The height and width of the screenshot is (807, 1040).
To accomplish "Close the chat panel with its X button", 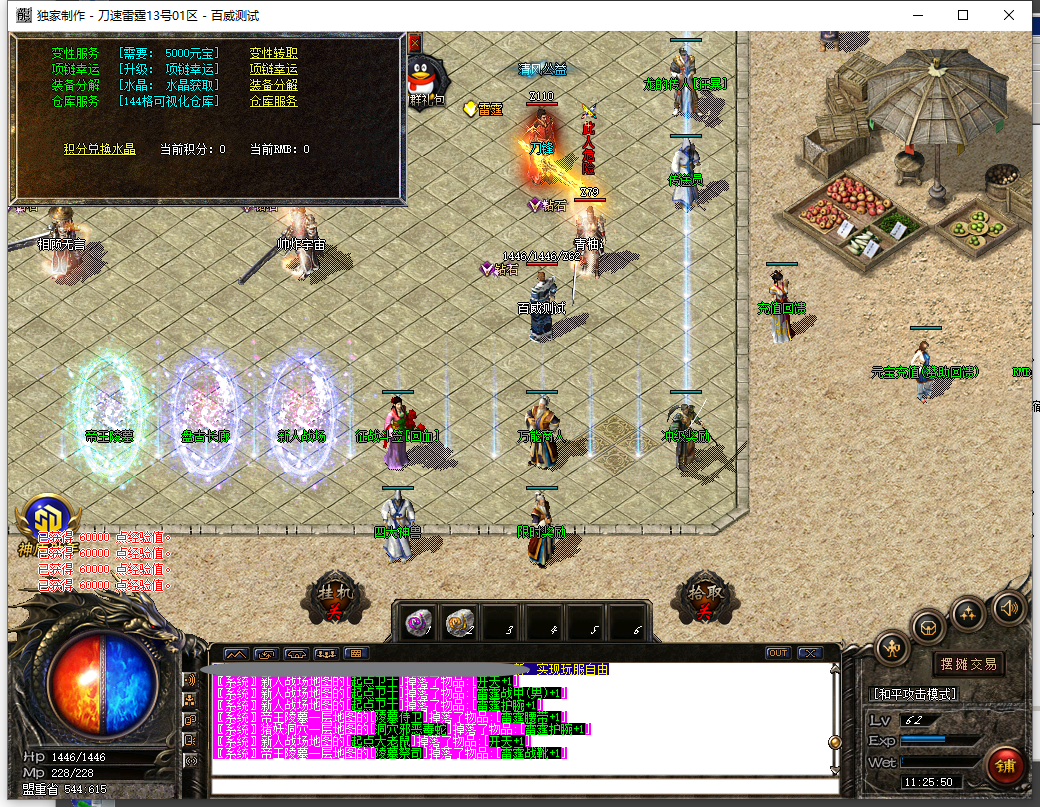I will pos(808,653).
